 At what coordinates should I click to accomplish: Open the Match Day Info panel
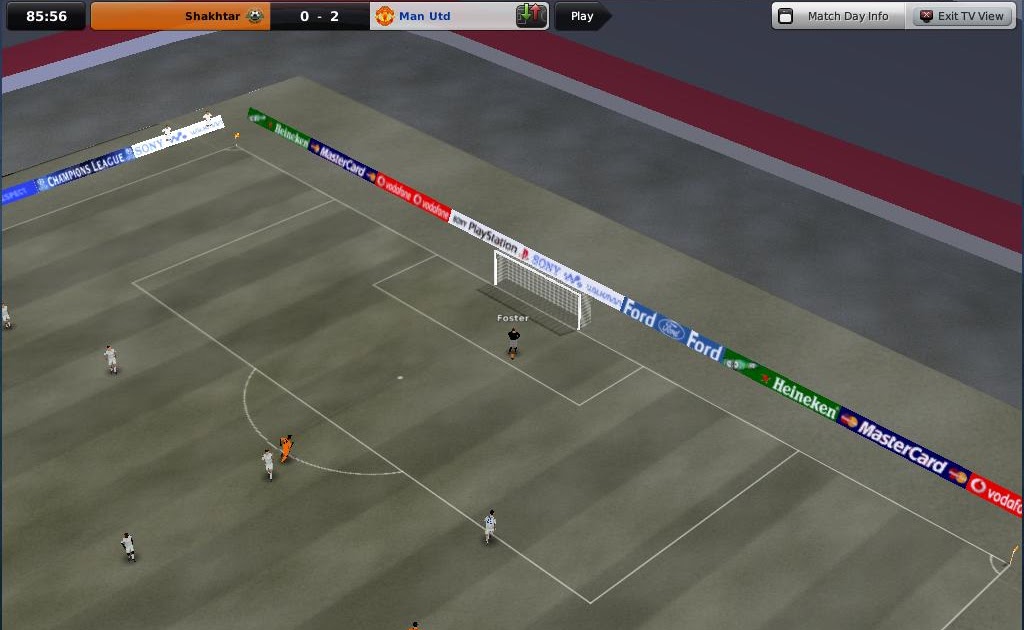pos(838,16)
